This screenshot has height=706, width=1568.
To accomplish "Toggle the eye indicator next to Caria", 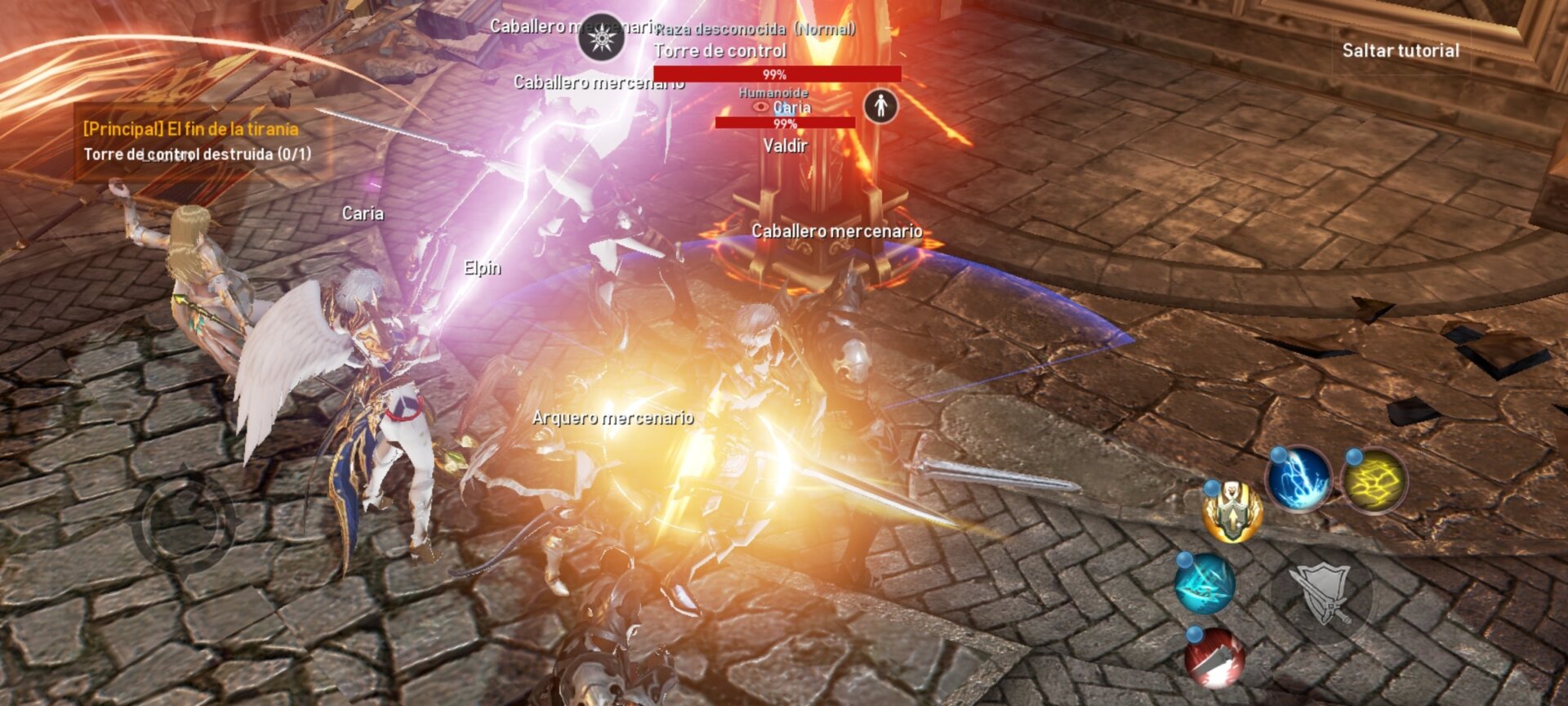I will click(x=761, y=107).
